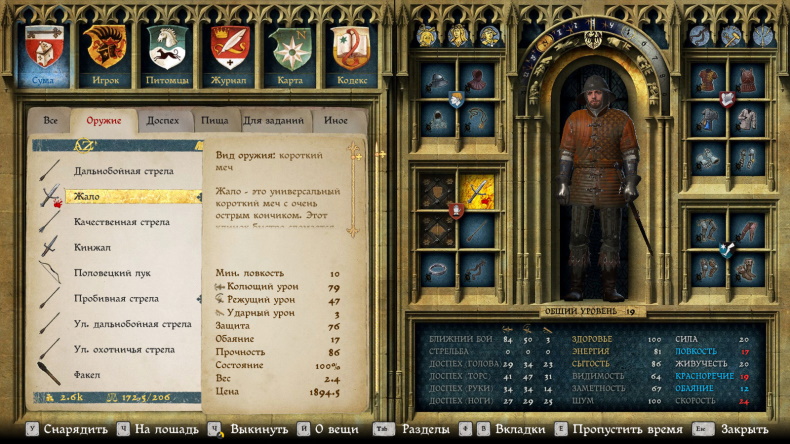
Task: Pick the Качественная стрела item row
Action: (121, 222)
